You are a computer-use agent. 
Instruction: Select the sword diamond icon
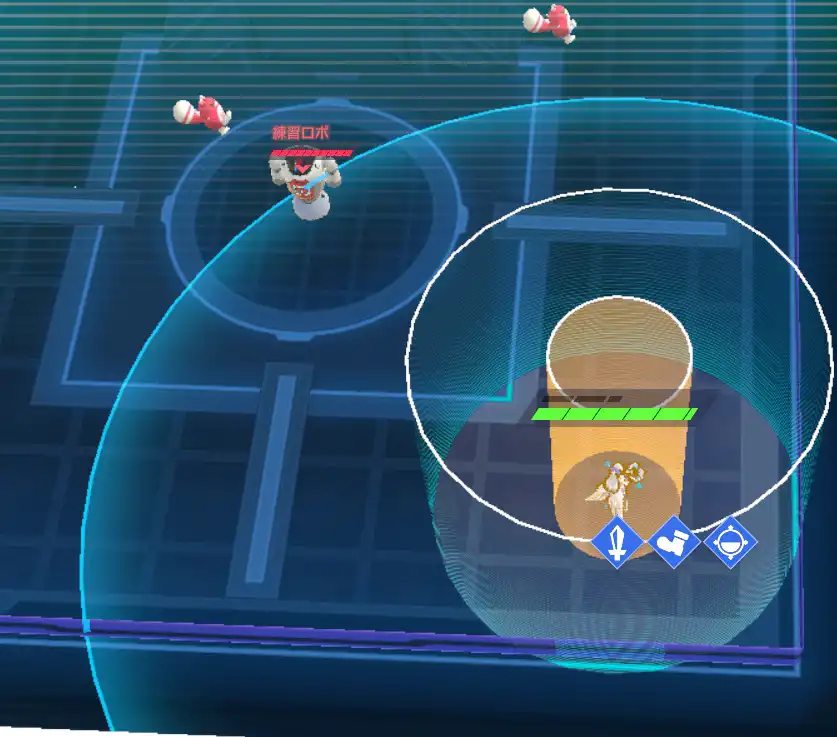pyautogui.click(x=619, y=543)
